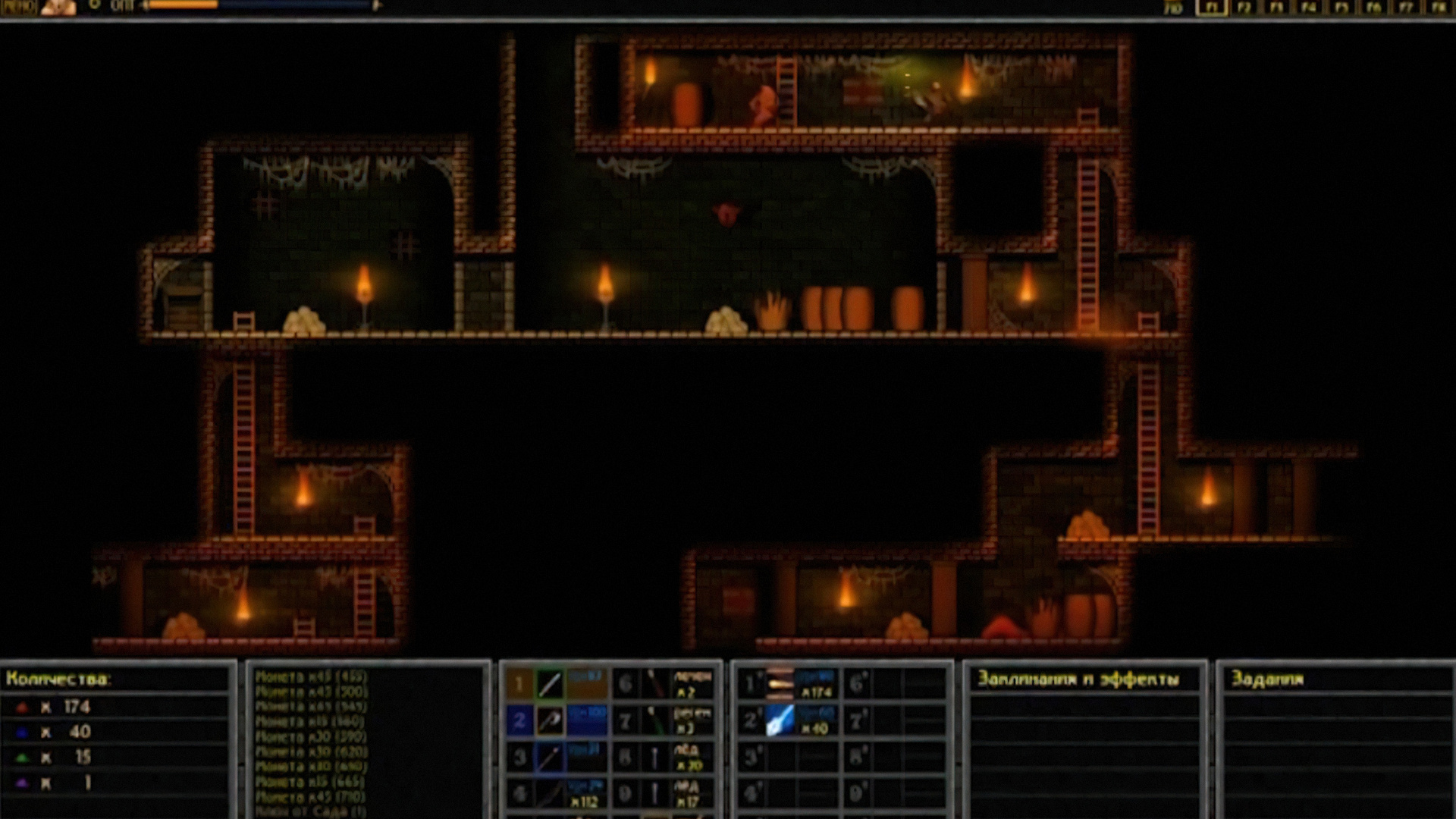Pick weapon slot 4 with x112 ammo

(551, 793)
